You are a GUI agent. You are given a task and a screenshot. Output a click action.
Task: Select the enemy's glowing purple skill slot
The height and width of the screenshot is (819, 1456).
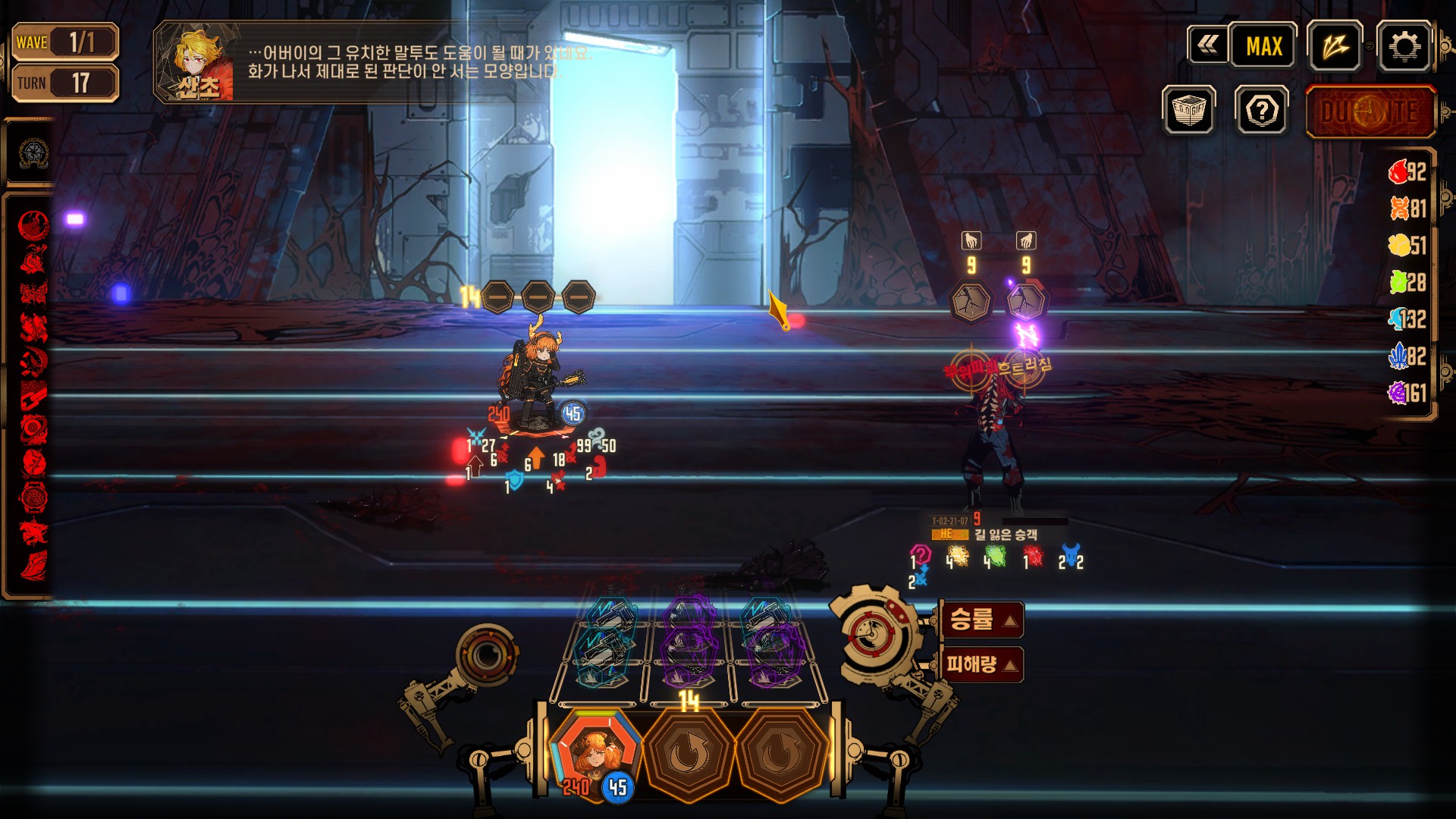[1026, 302]
